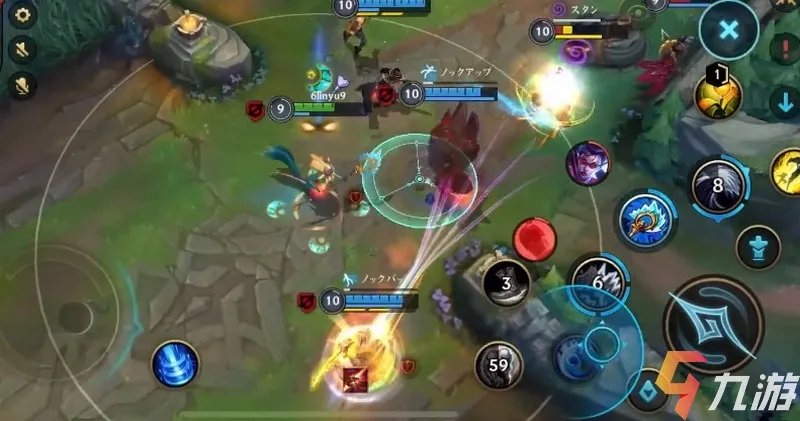Toggle the muted speaker icon
Image resolution: width=800 pixels, height=421 pixels.
pyautogui.click(x=23, y=49)
